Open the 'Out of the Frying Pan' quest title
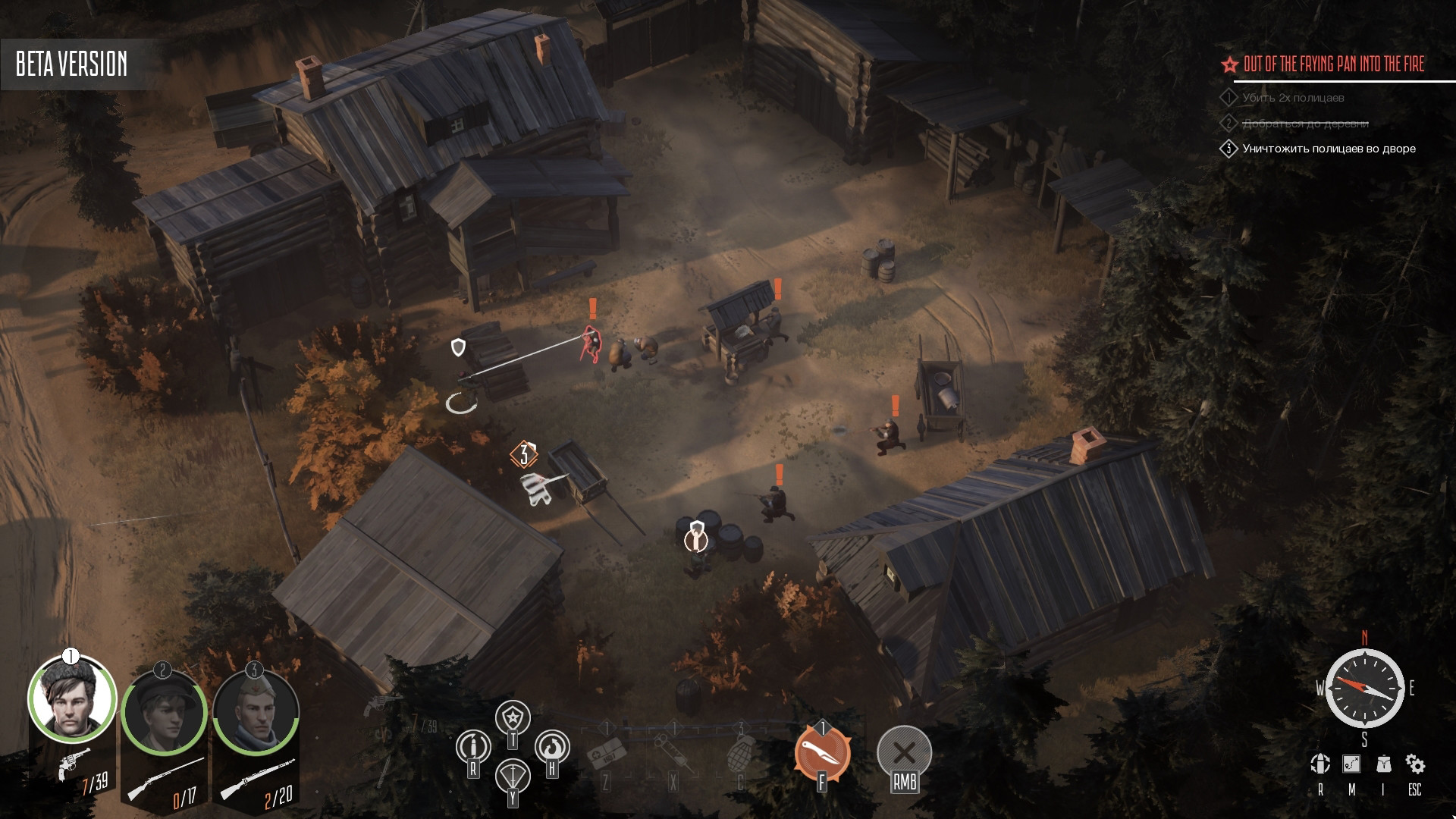 (1333, 64)
